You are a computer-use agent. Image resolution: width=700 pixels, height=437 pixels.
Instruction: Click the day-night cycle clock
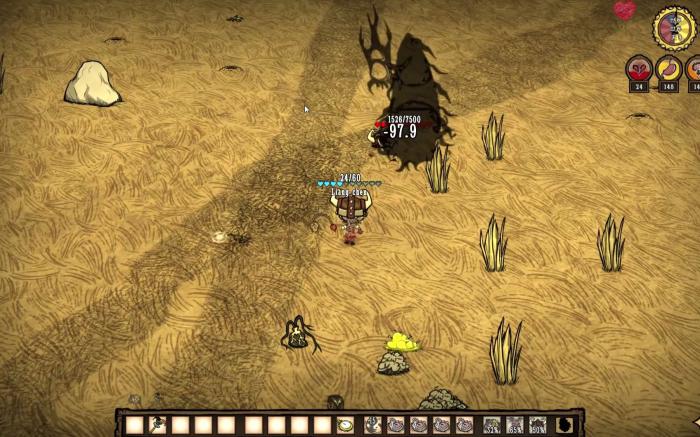click(x=677, y=26)
